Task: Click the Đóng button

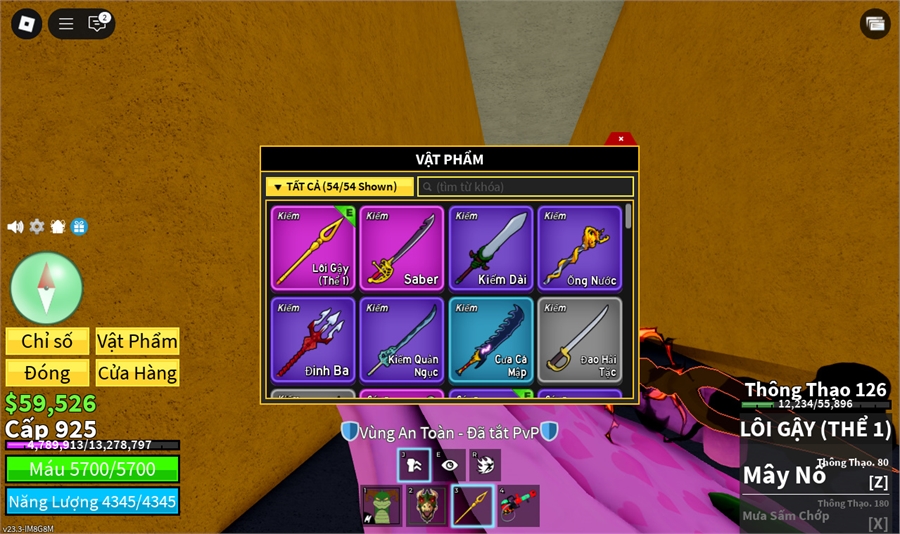Action: pos(47,373)
